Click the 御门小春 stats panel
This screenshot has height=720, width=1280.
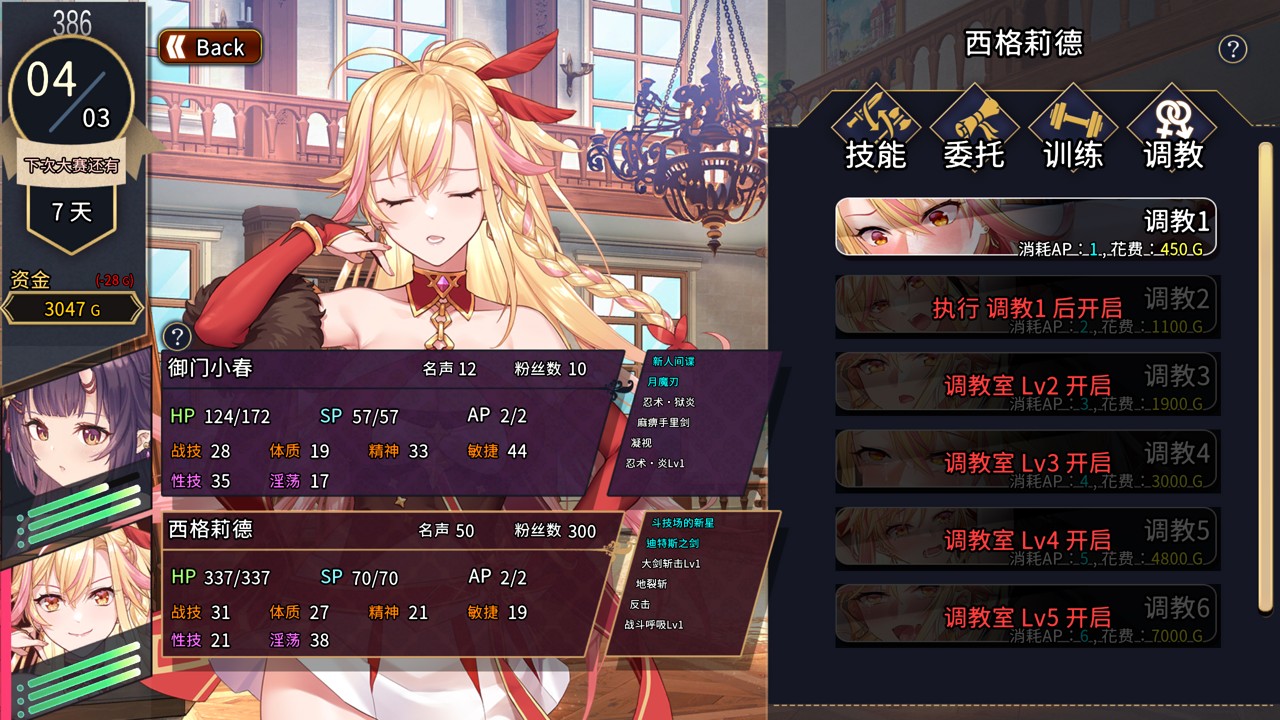click(385, 425)
